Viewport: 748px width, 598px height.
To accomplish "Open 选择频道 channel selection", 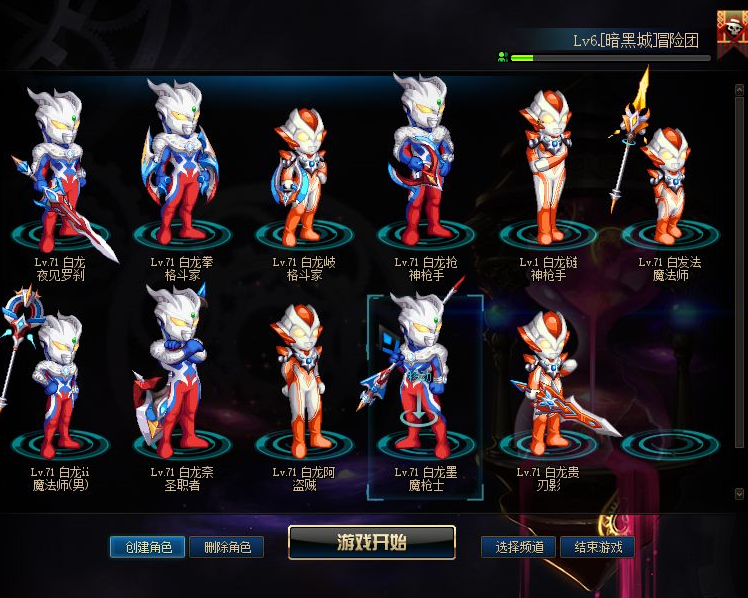I will pyautogui.click(x=519, y=547).
